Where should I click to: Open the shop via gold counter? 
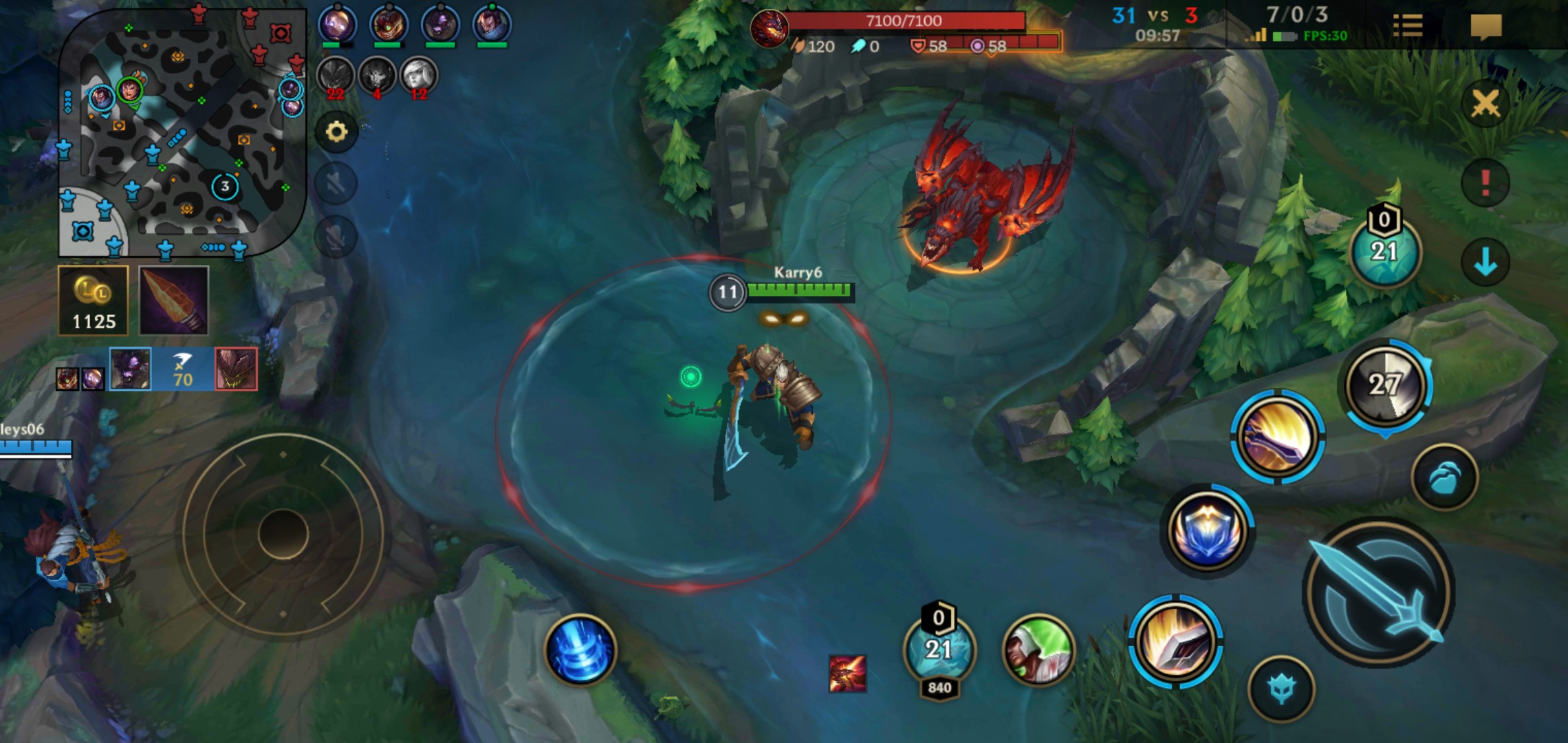pyautogui.click(x=94, y=301)
